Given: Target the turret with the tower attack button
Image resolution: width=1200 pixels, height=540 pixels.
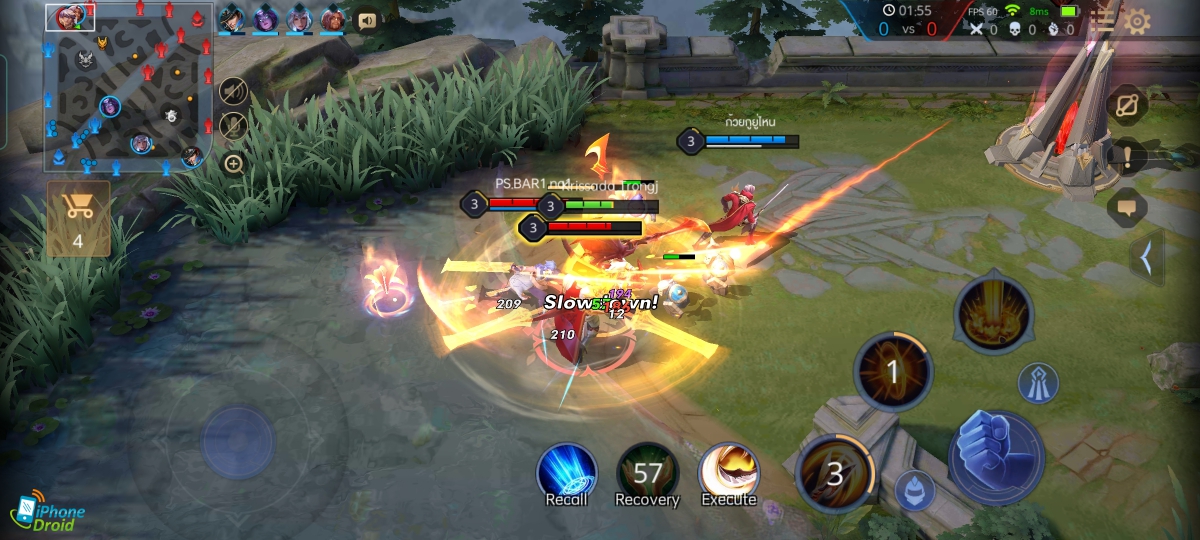Looking at the screenshot, I should (x=1038, y=384).
